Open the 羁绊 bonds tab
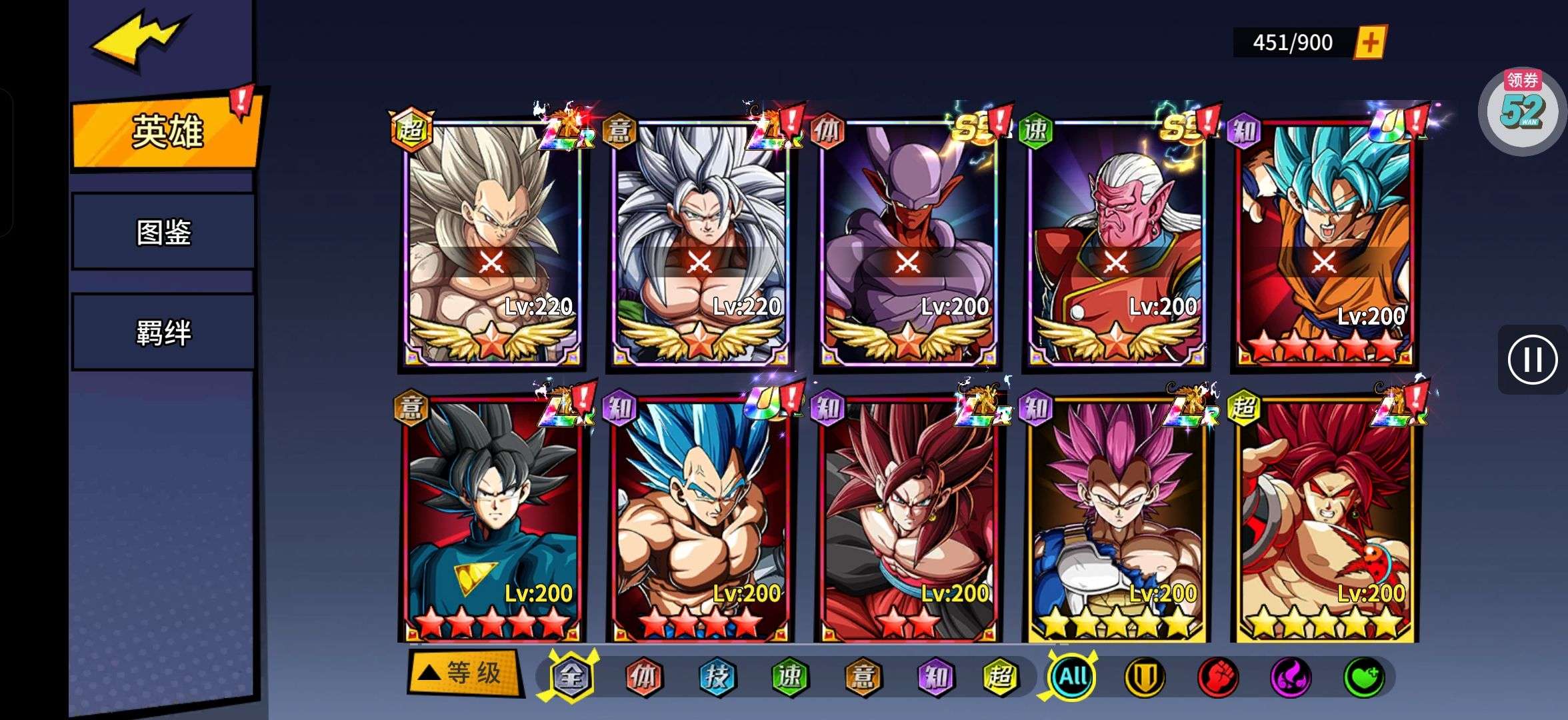The image size is (1568, 720). click(x=163, y=332)
